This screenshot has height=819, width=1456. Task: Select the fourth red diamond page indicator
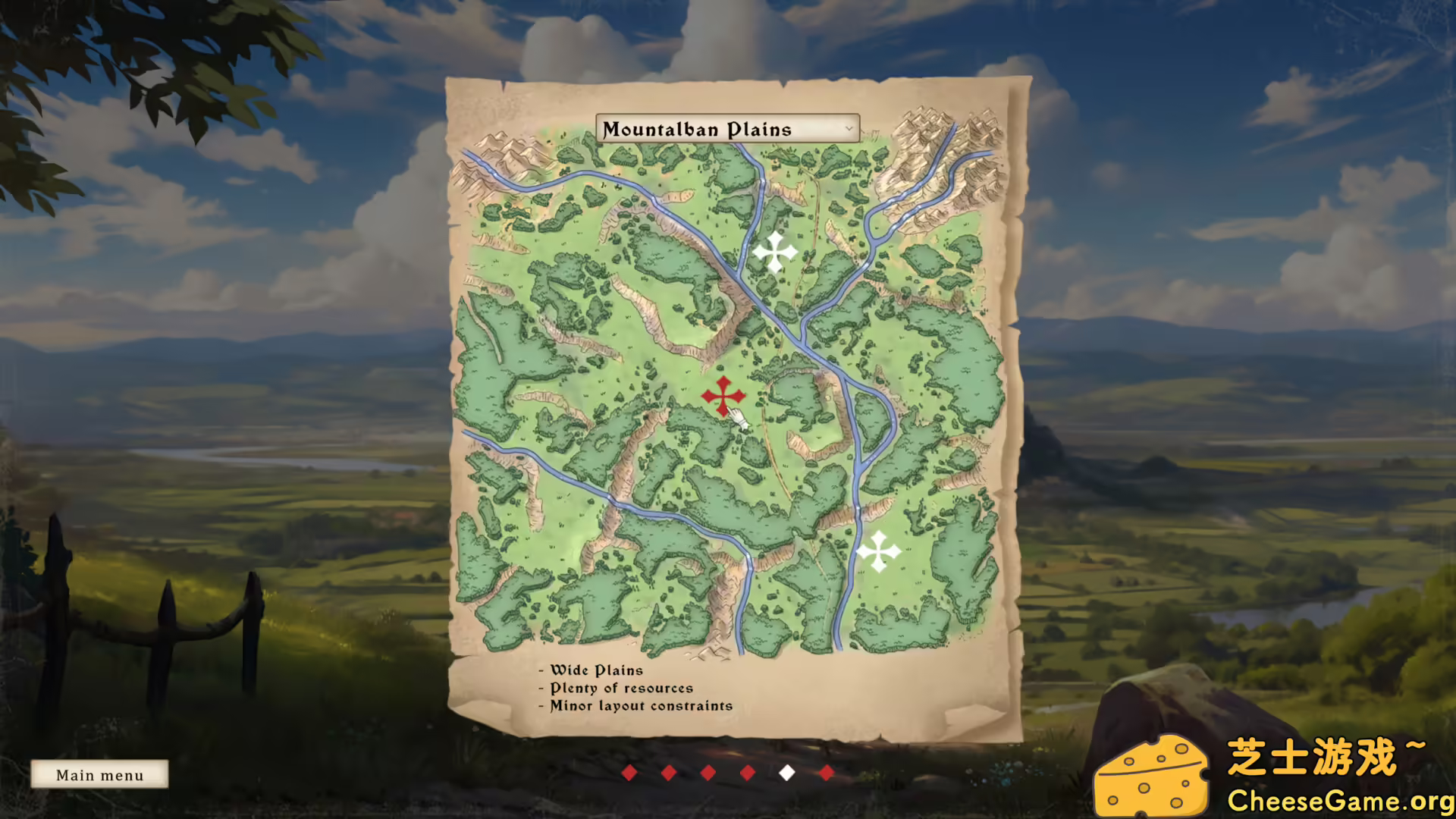click(748, 773)
